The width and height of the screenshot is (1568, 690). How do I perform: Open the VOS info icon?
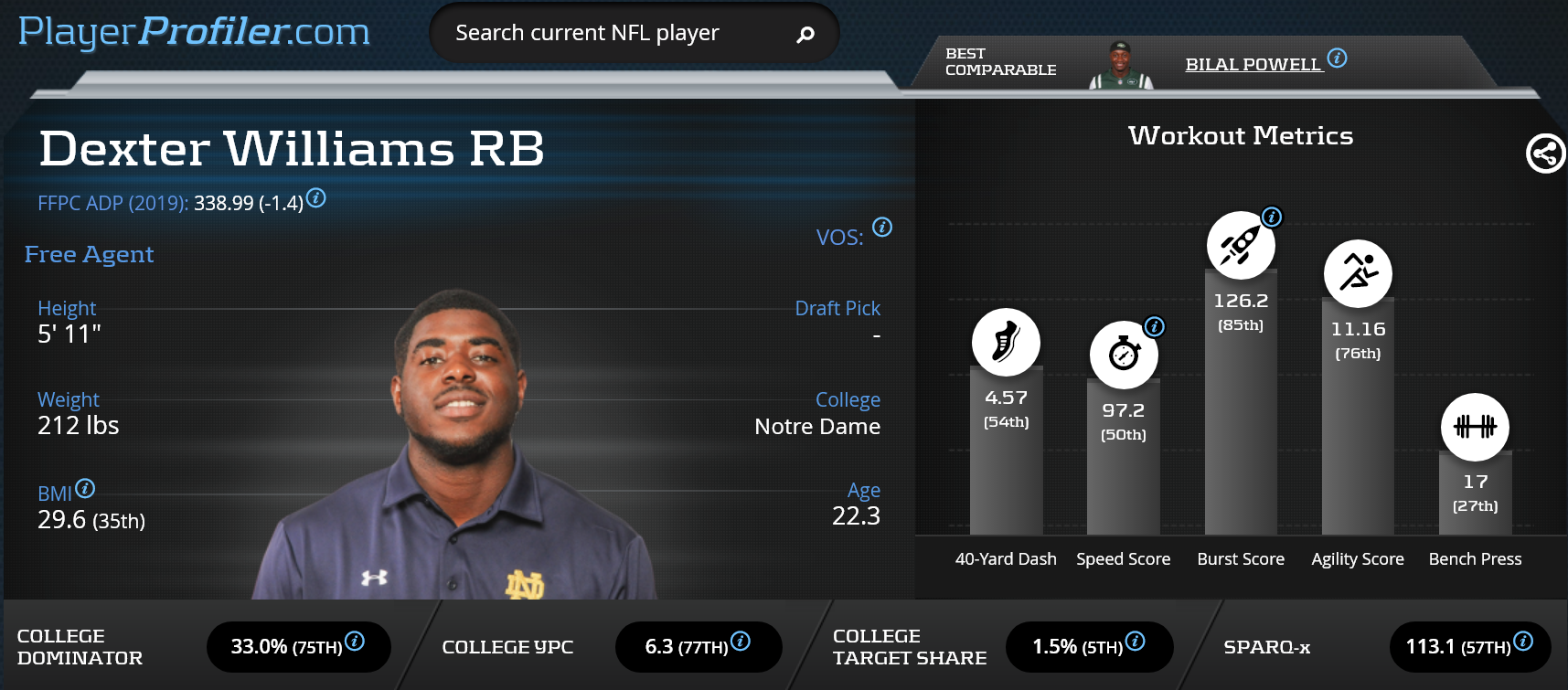point(882,227)
